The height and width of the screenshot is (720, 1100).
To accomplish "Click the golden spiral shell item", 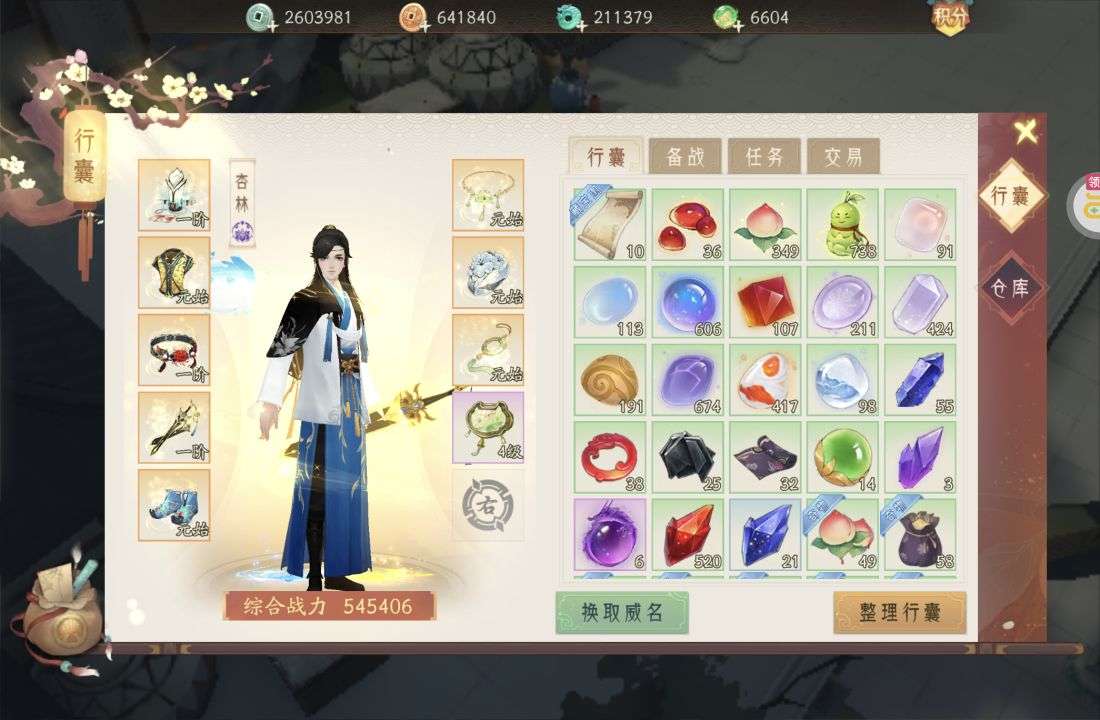I will 609,380.
